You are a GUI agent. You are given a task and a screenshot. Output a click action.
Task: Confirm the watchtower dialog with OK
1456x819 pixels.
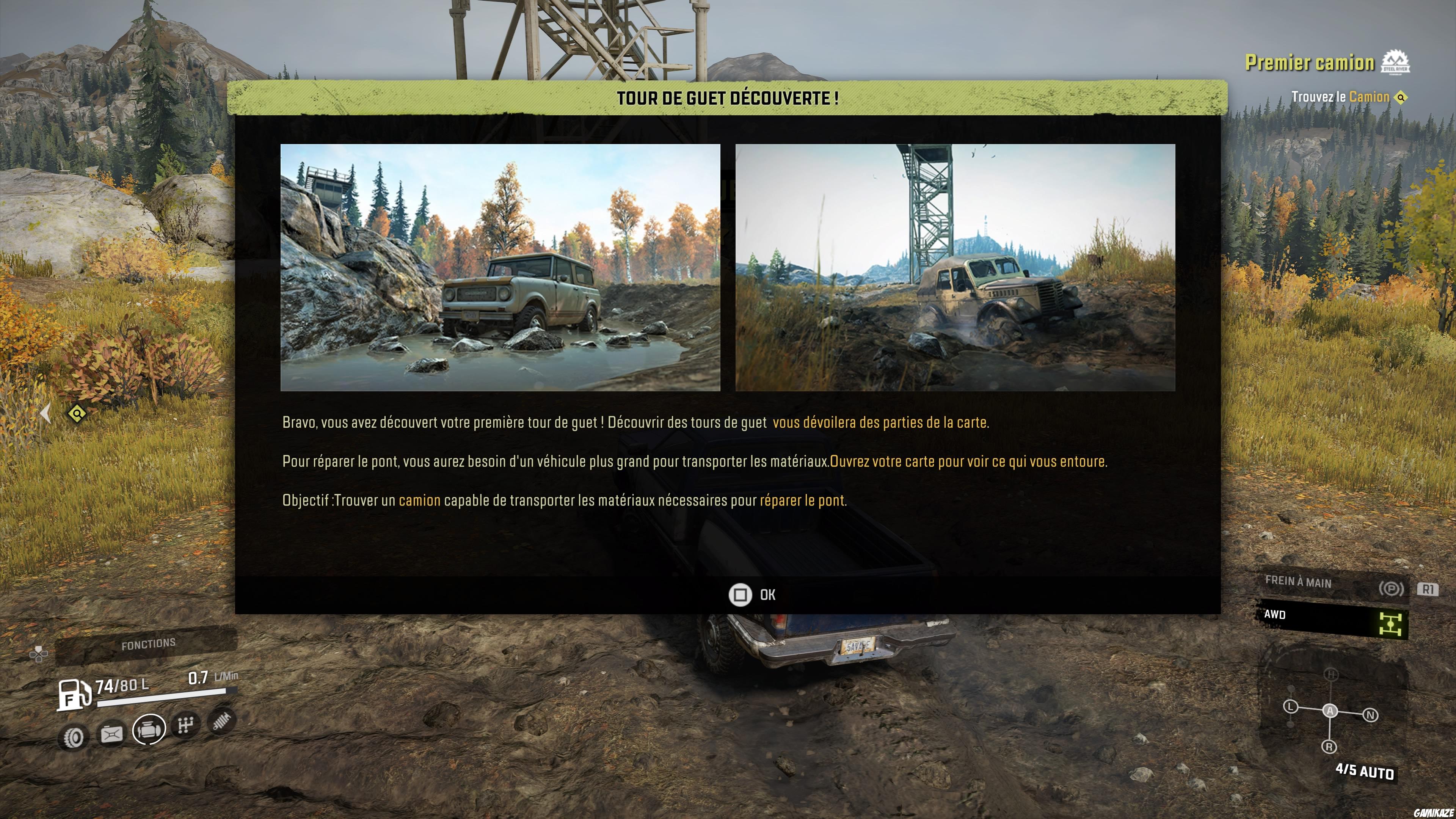(x=752, y=595)
